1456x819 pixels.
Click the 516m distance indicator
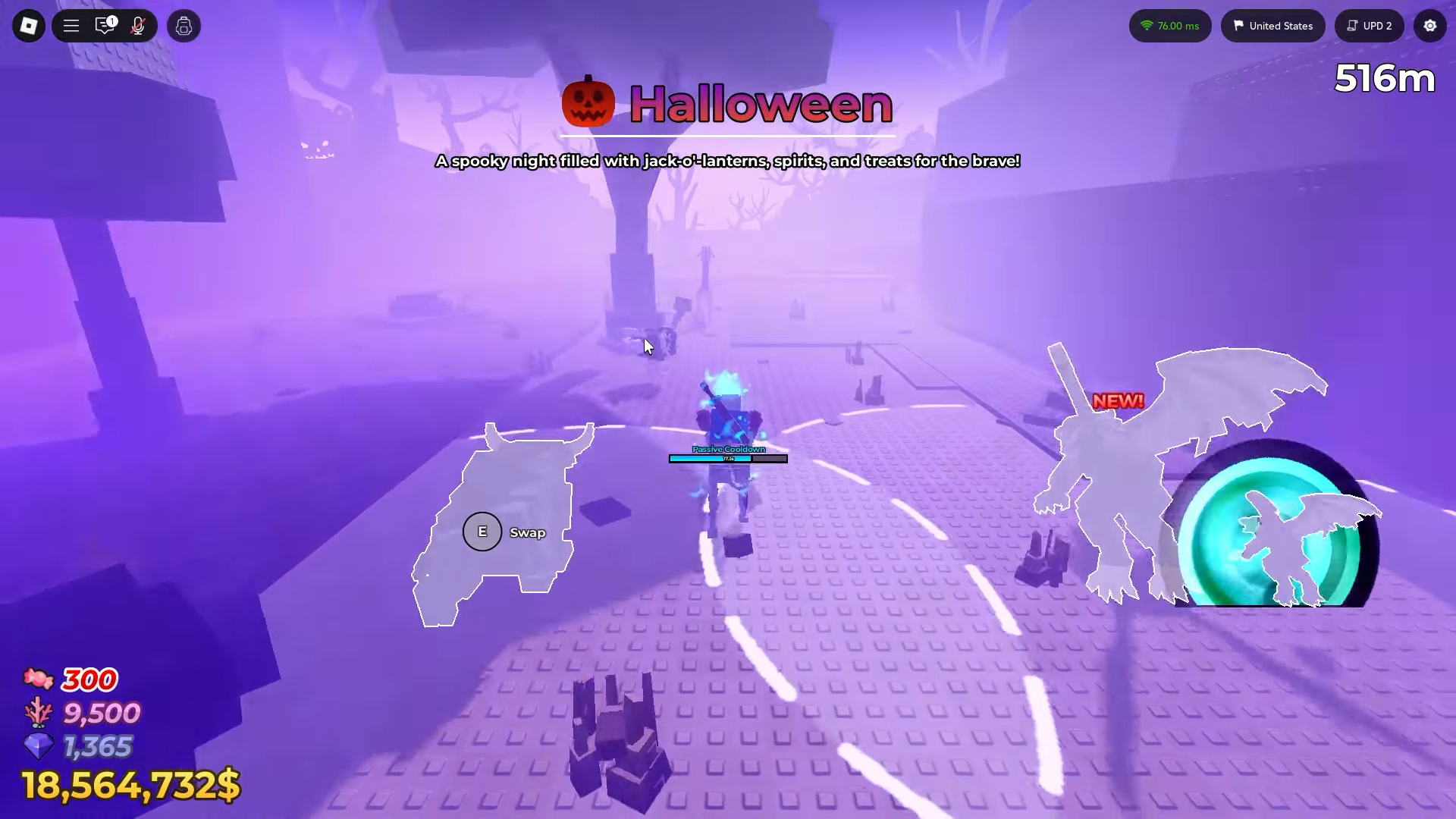click(1384, 78)
